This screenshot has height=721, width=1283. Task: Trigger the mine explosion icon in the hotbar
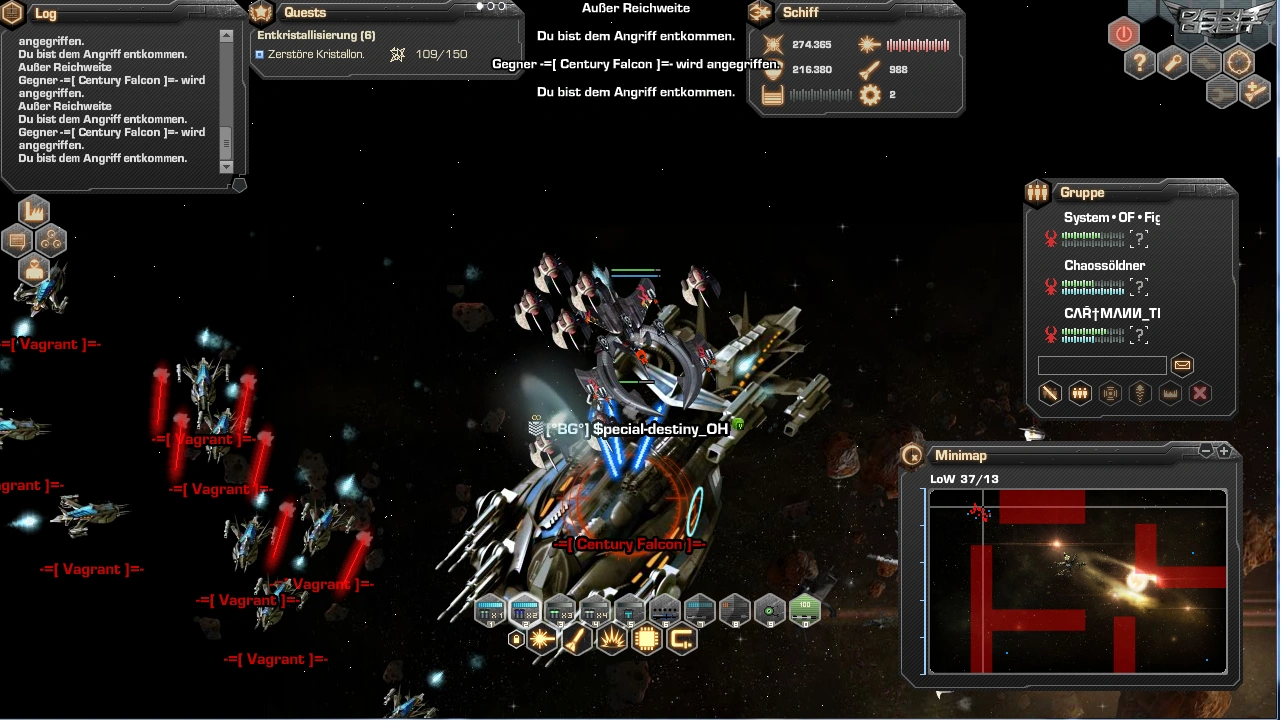[611, 639]
